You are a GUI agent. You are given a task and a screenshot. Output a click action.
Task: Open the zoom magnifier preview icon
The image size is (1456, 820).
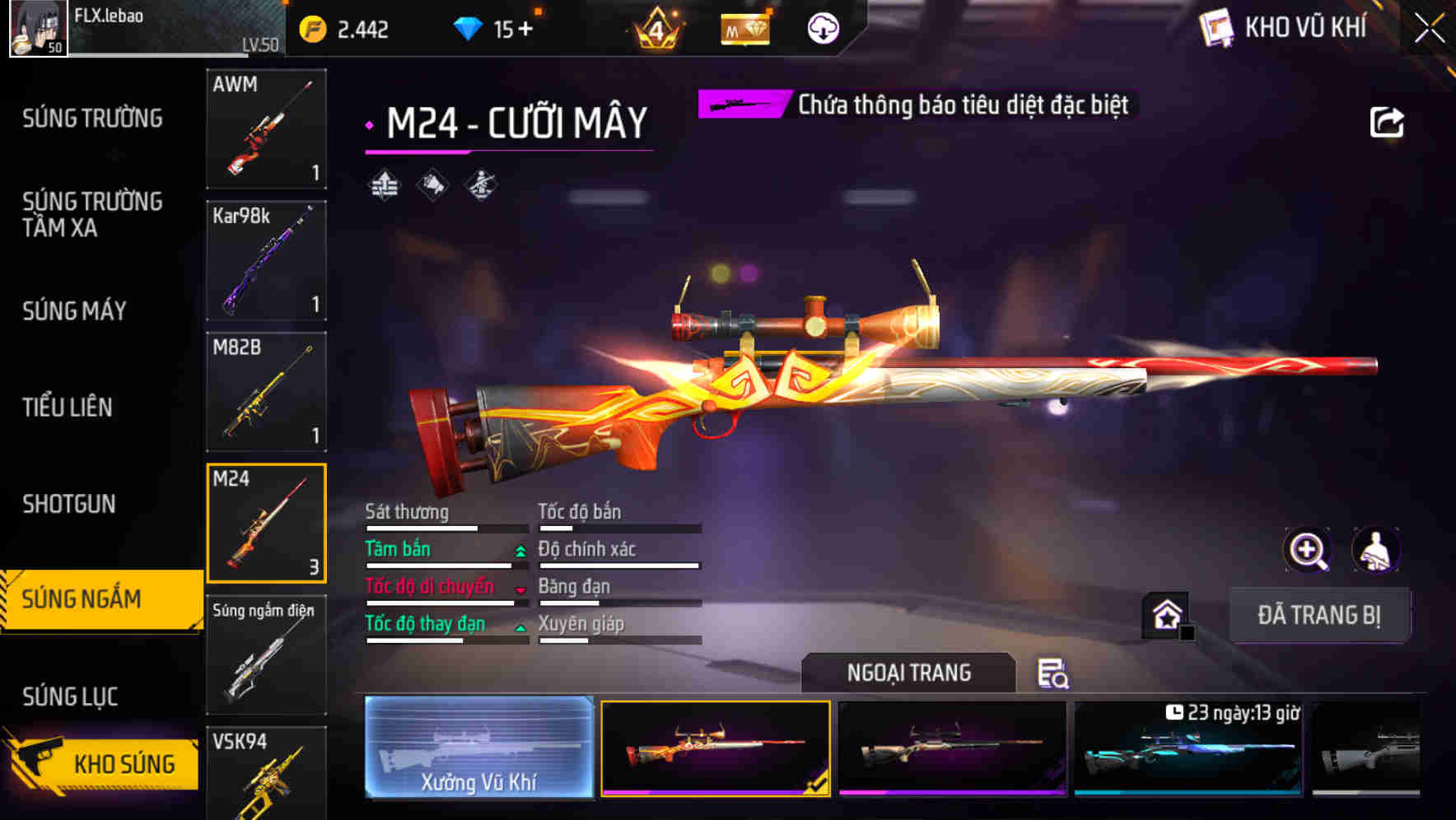pos(1305,550)
